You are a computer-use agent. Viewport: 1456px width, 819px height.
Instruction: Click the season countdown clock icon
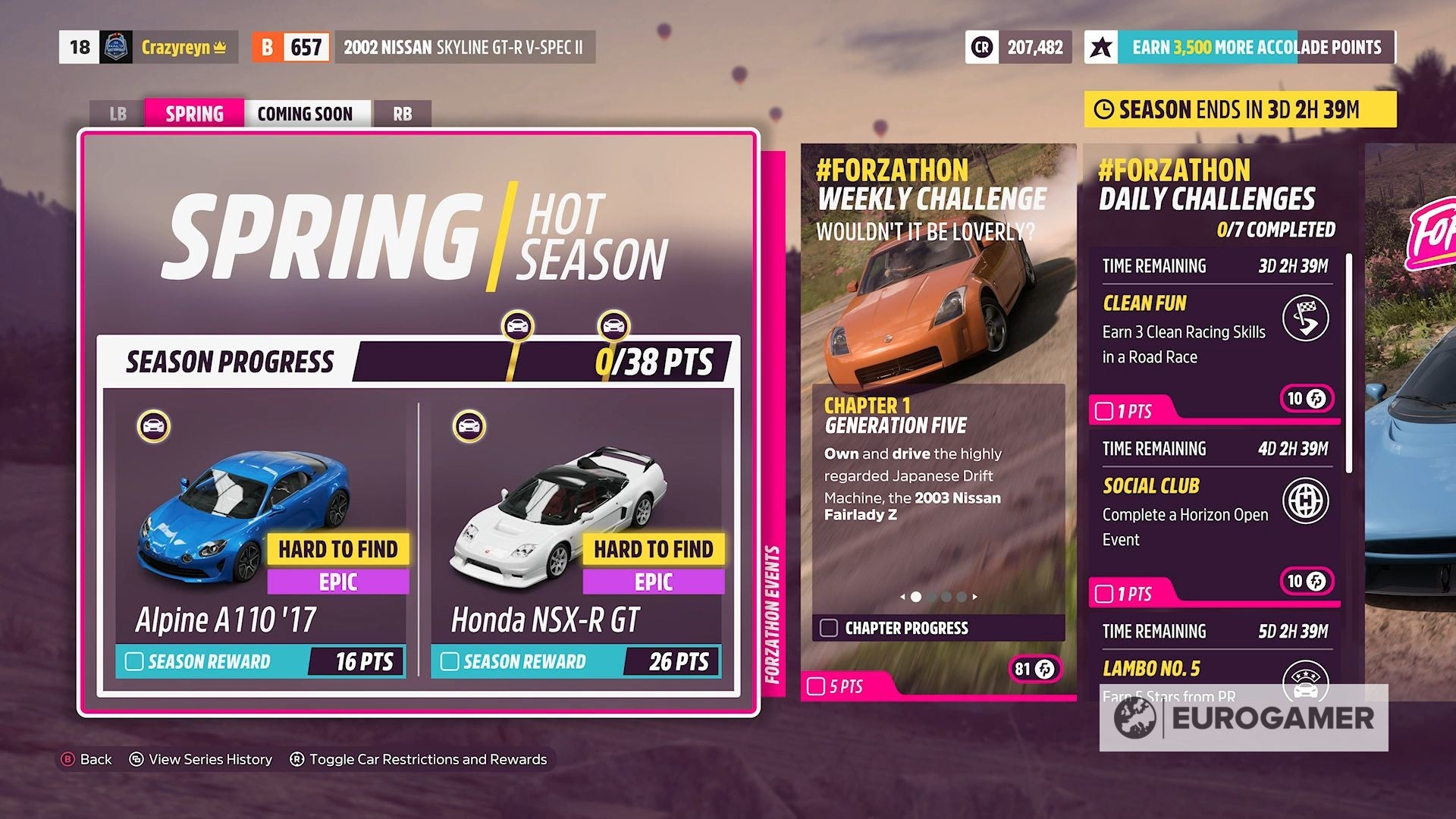[x=1105, y=109]
